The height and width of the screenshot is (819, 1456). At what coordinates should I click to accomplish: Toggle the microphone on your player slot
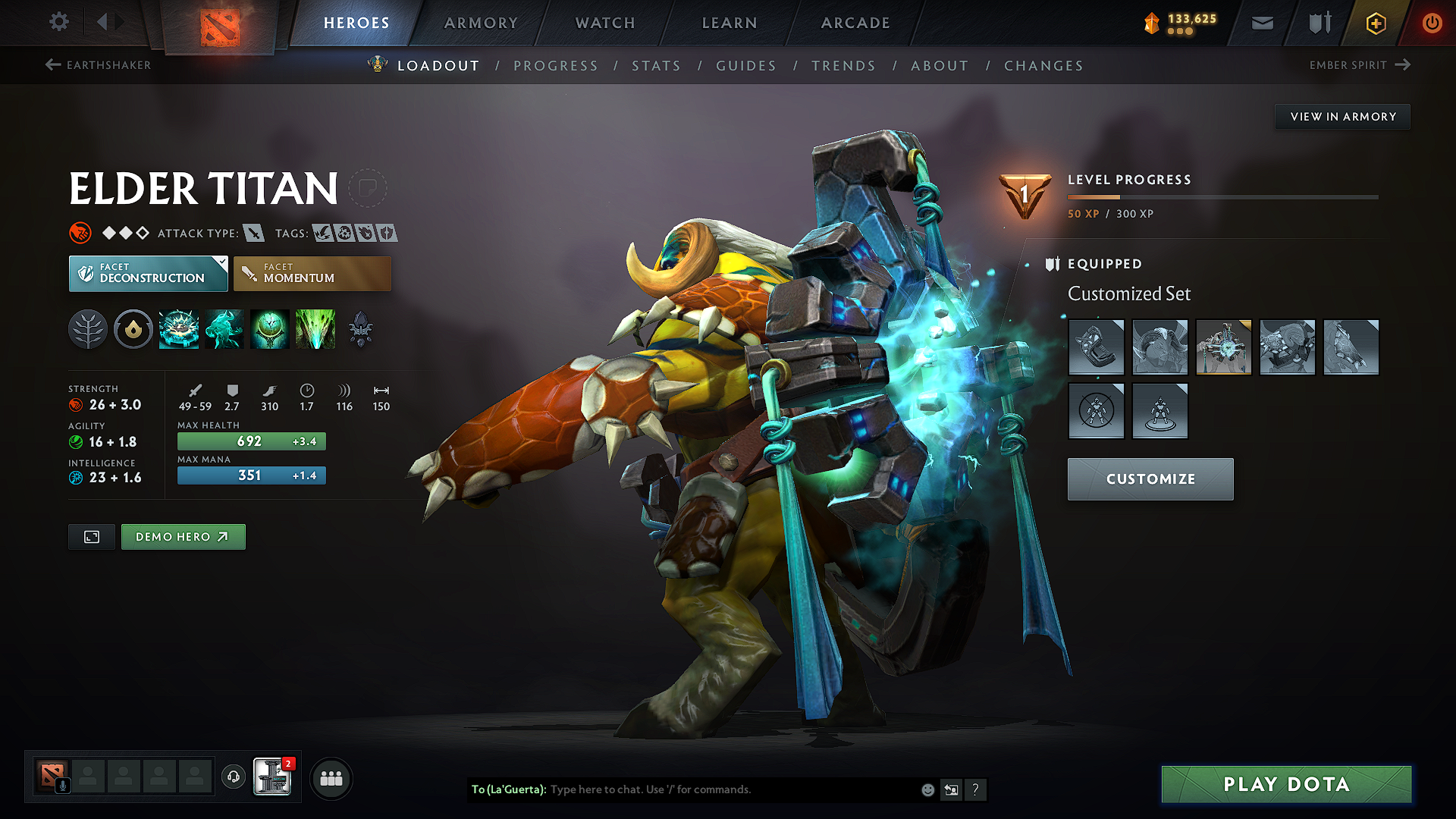[62, 784]
